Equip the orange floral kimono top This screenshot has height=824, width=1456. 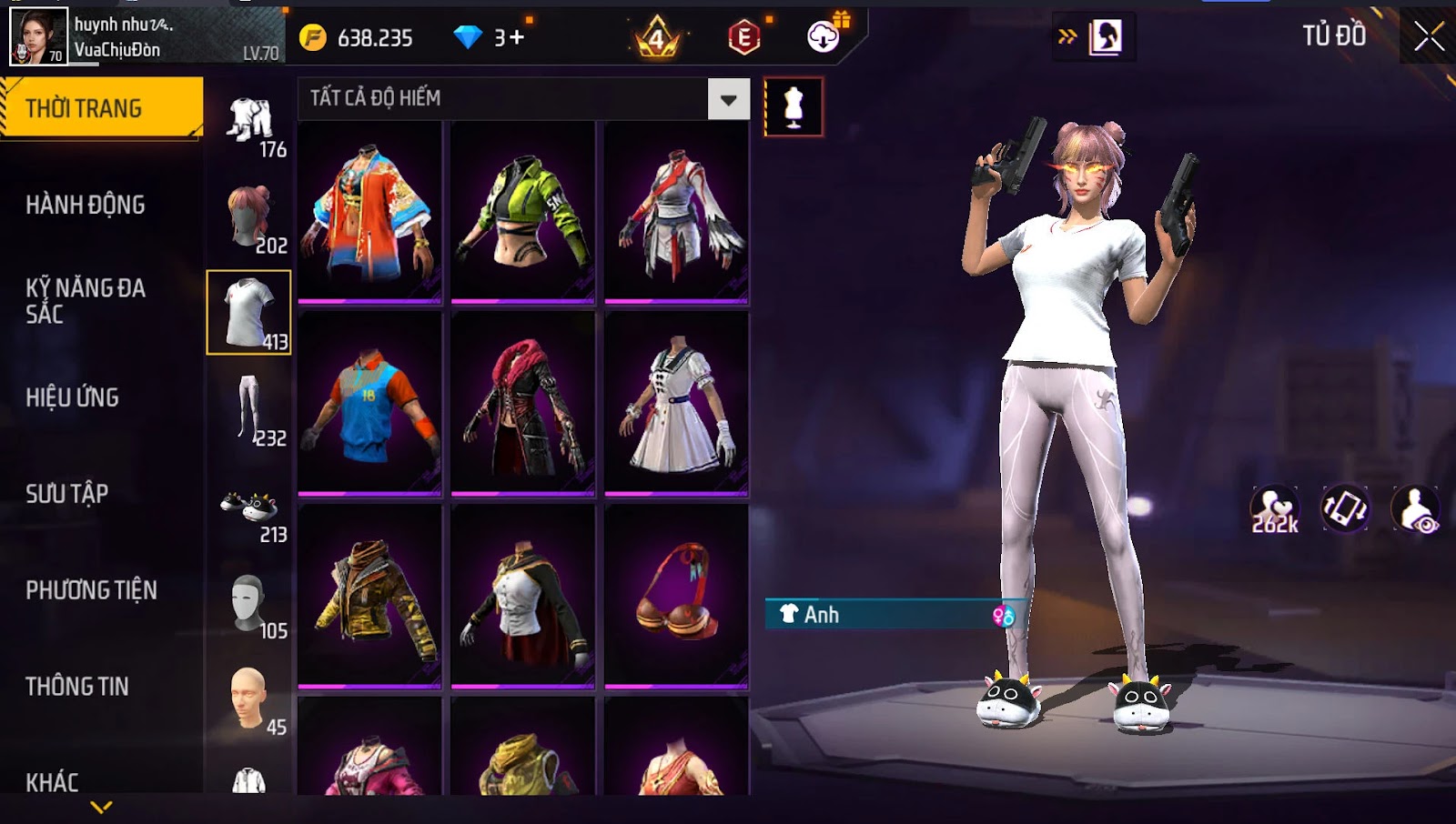[369, 213]
